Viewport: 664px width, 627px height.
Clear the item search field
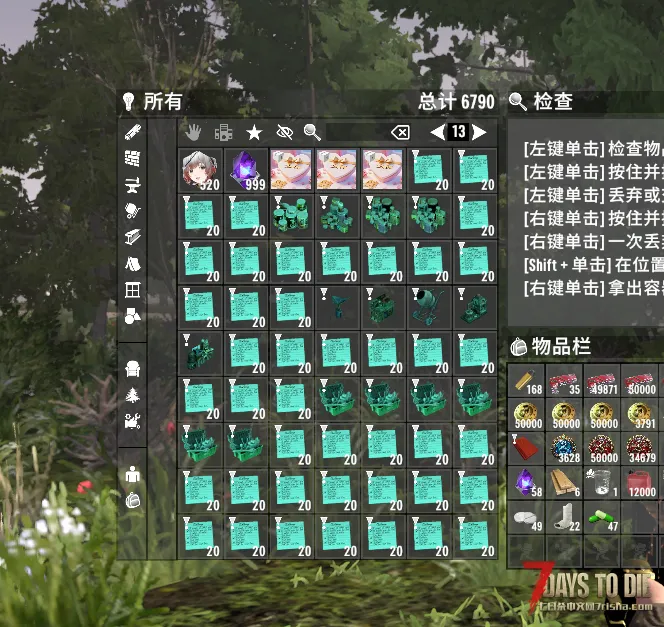point(399,132)
